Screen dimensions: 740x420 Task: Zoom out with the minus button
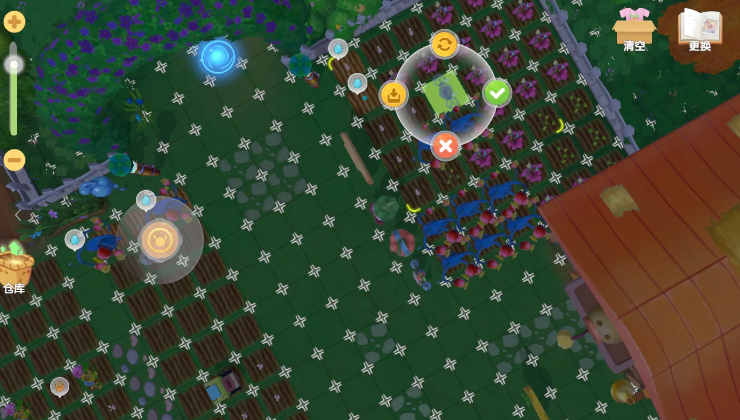(14, 159)
